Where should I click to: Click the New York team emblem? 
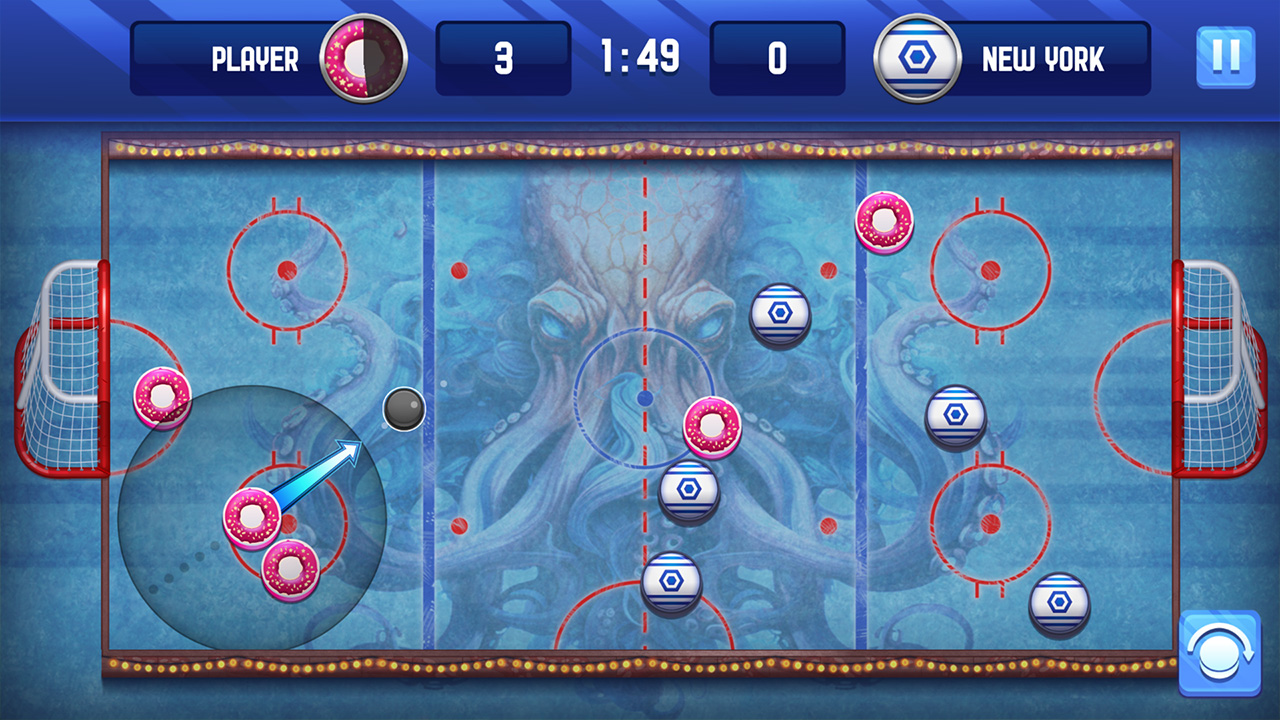click(917, 57)
